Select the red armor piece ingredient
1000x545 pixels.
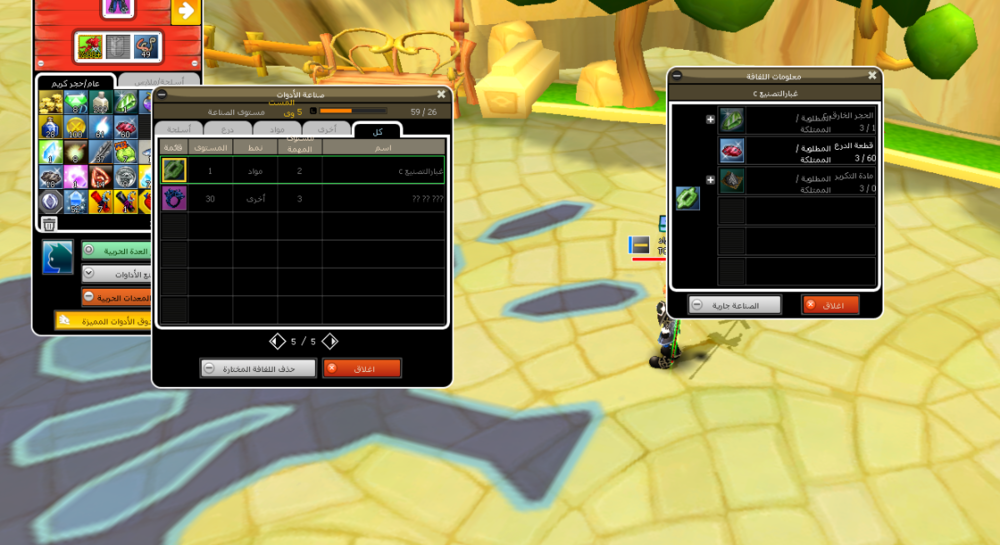point(732,150)
